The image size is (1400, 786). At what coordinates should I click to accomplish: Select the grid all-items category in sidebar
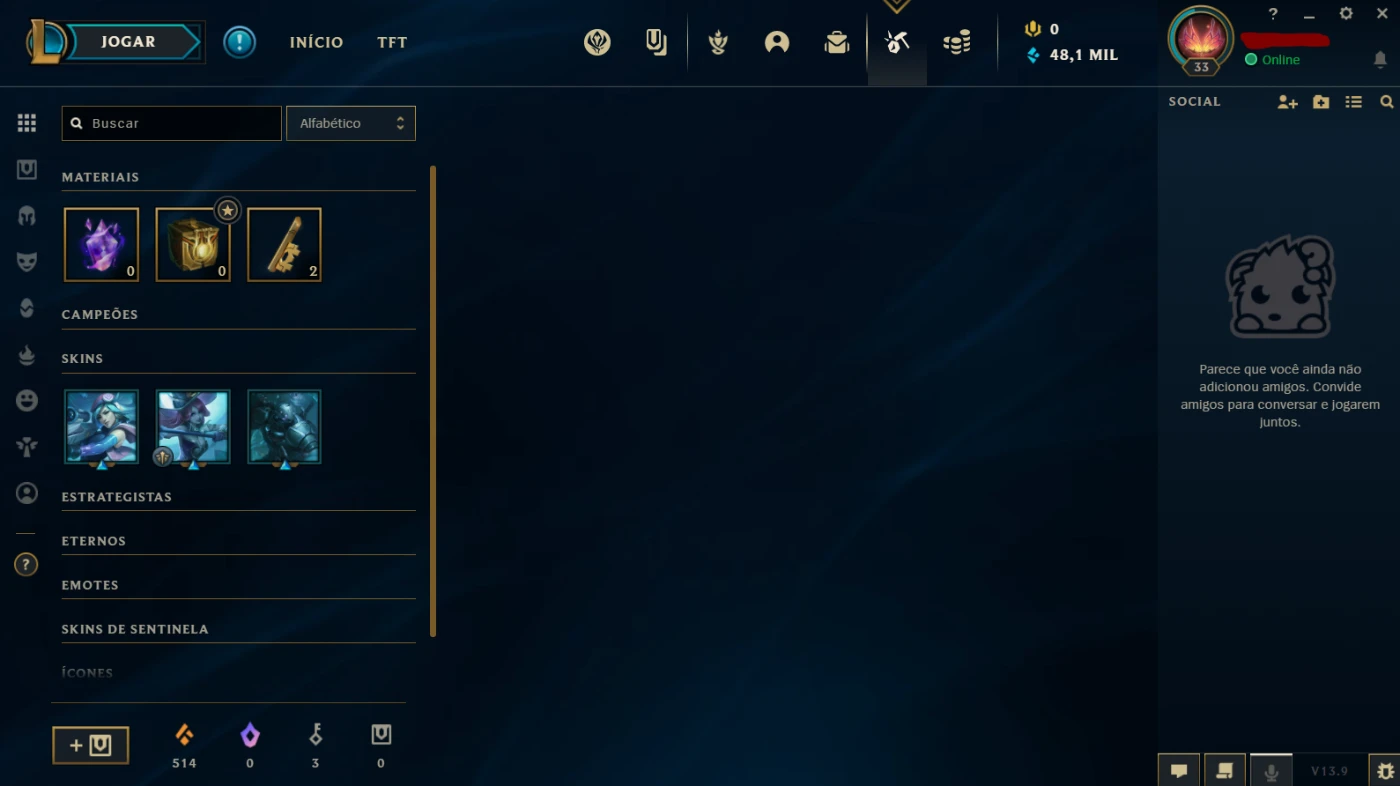point(26,122)
